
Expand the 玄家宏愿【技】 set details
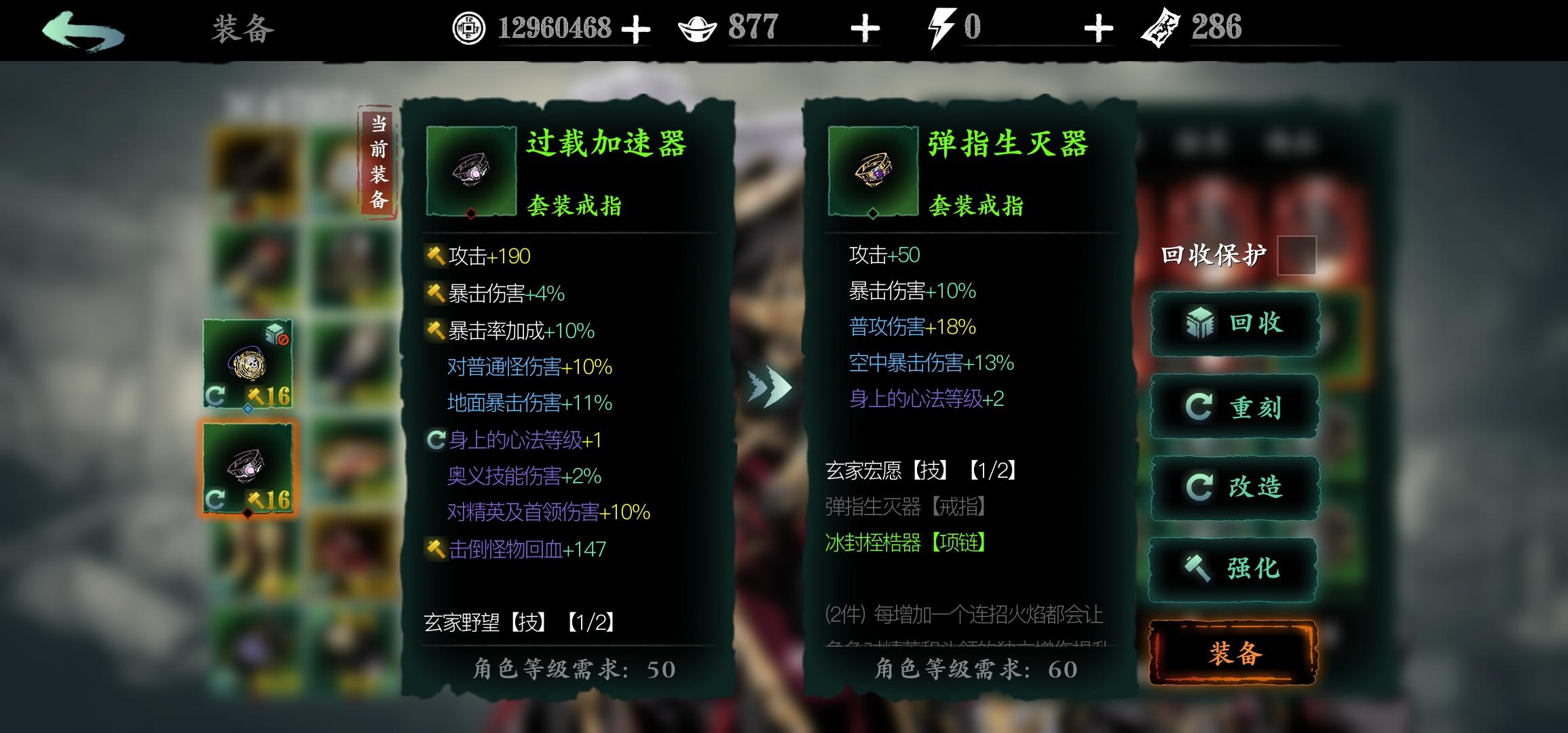920,470
